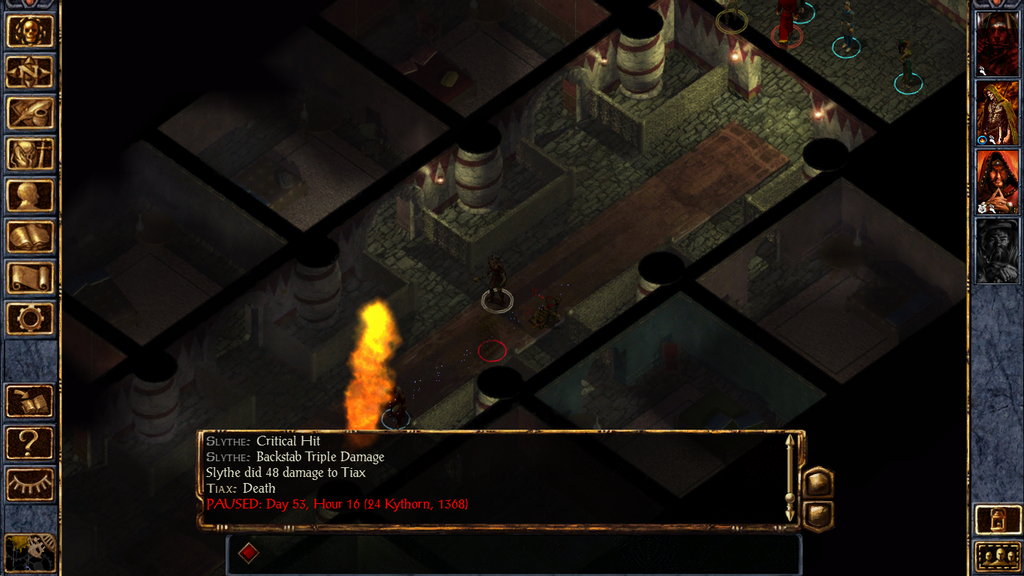Screen dimensions: 1024x576
Task: Select all party members button
Action: [x=997, y=556]
